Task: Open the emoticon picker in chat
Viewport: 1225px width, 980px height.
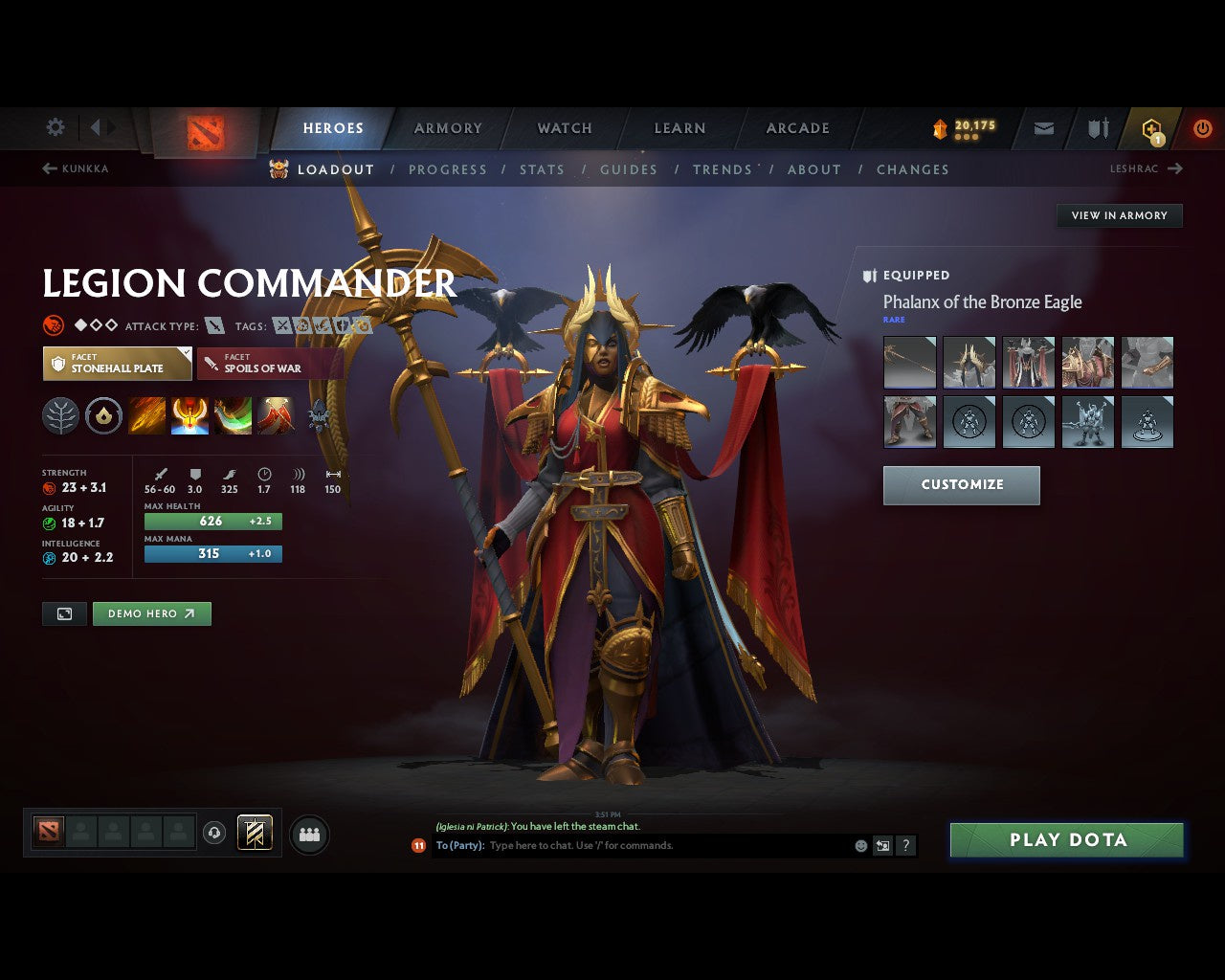Action: tap(858, 845)
